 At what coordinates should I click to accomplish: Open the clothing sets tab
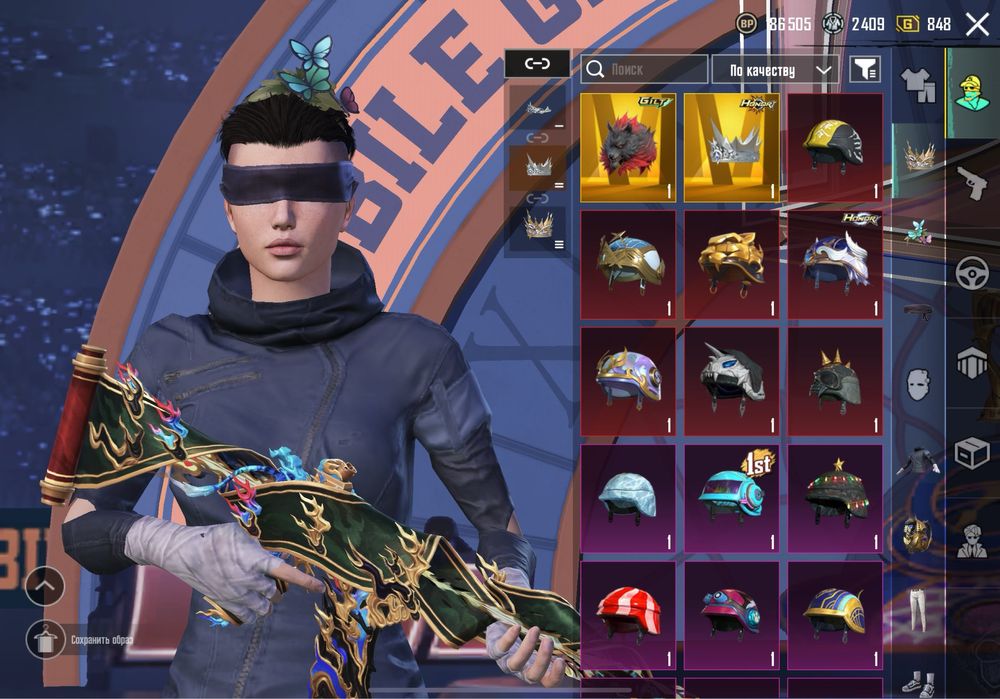917,85
